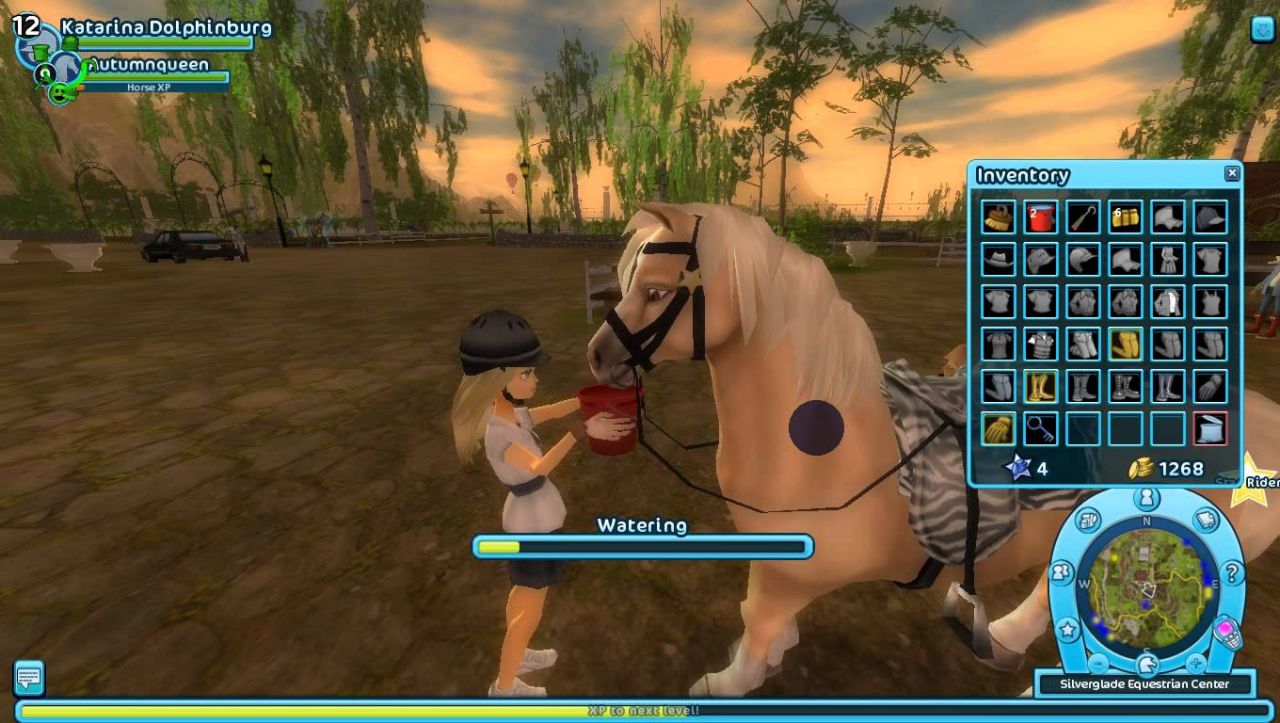Image resolution: width=1280 pixels, height=723 pixels.
Task: Select the grooming brush in the Inventory
Action: [997, 218]
